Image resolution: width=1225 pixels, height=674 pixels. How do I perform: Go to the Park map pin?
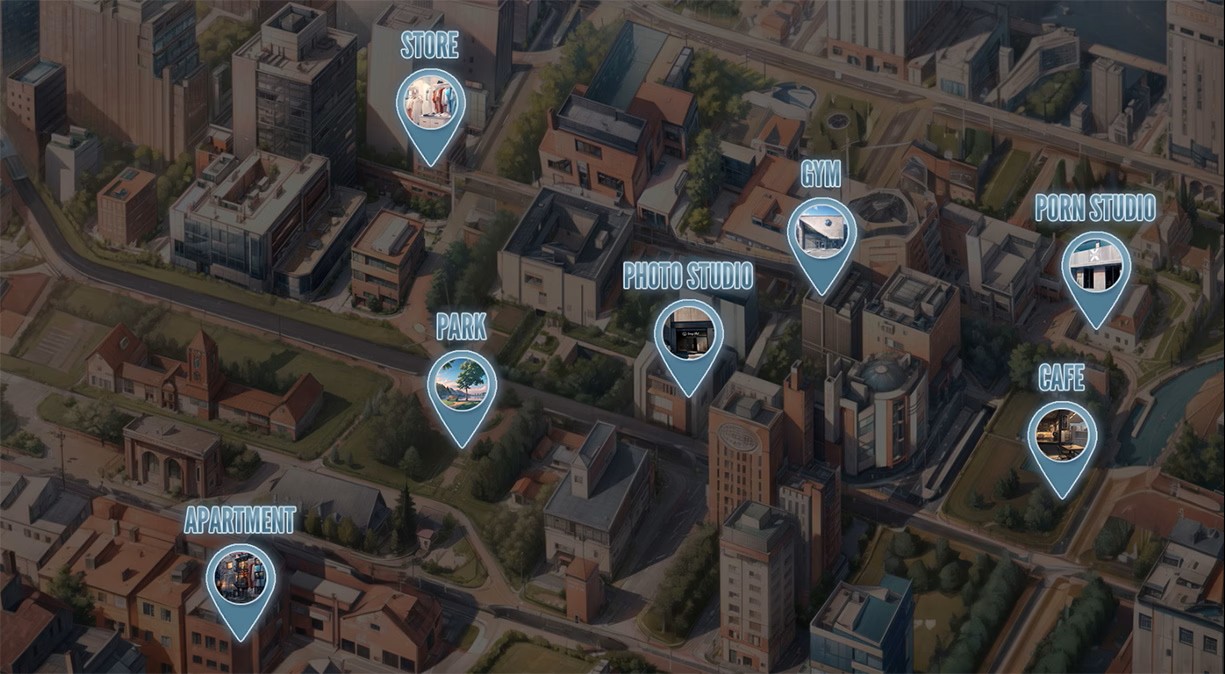click(x=462, y=386)
